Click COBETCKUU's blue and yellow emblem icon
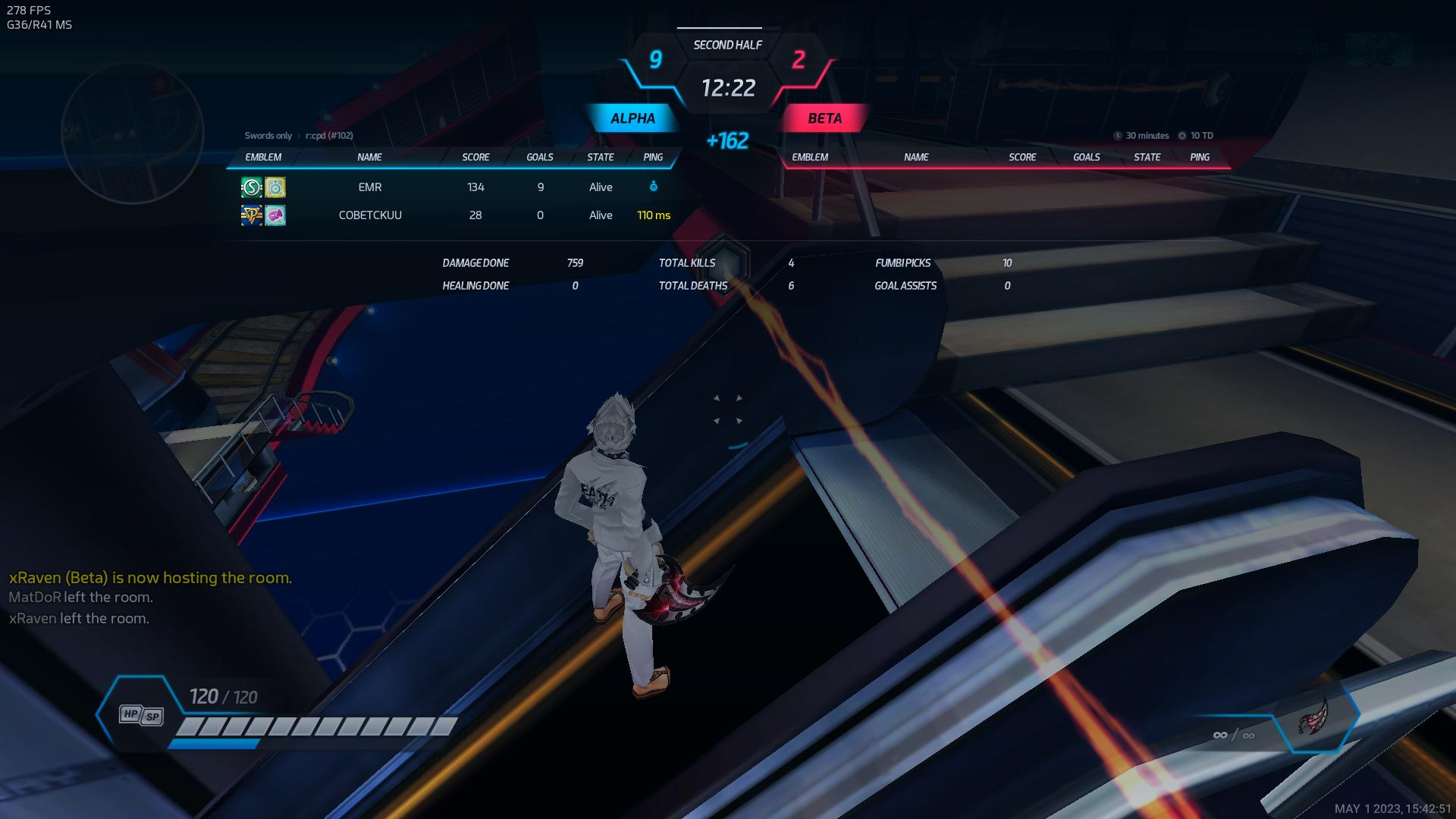1456x819 pixels. coord(252,215)
